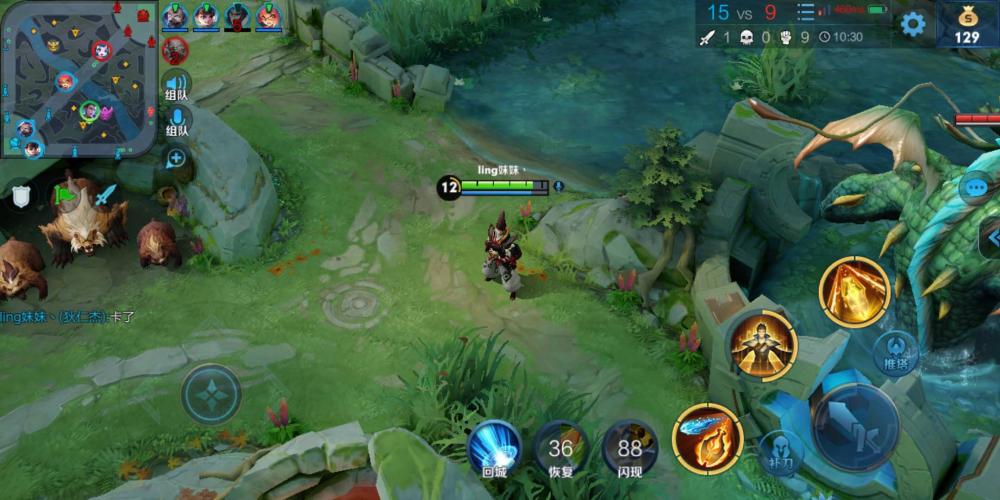
Task: Open the quick message plus bubble
Action: 176,158
